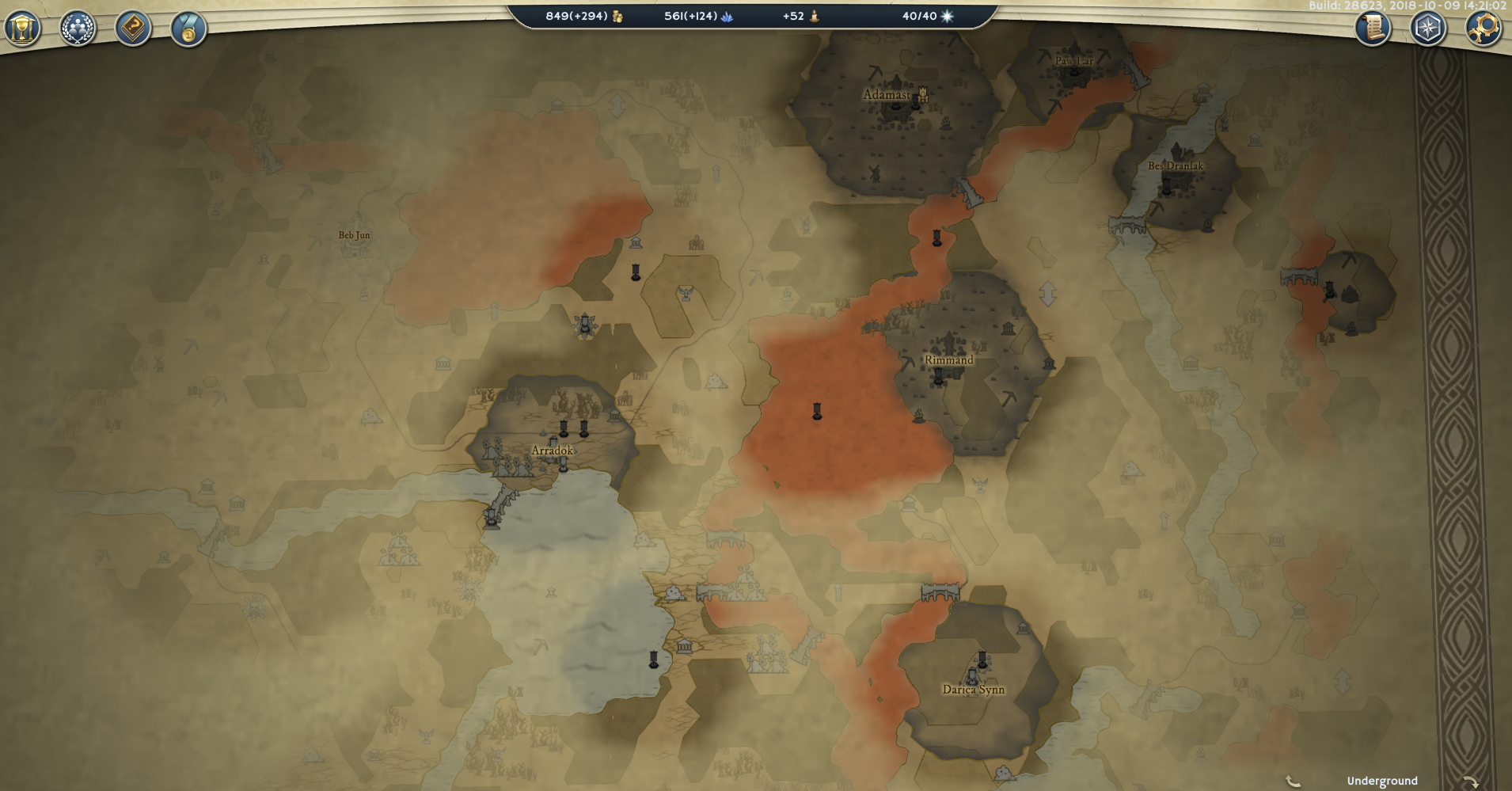Viewport: 1512px width, 791px height.
Task: Open the laurel wreath players icon
Action: 78,29
